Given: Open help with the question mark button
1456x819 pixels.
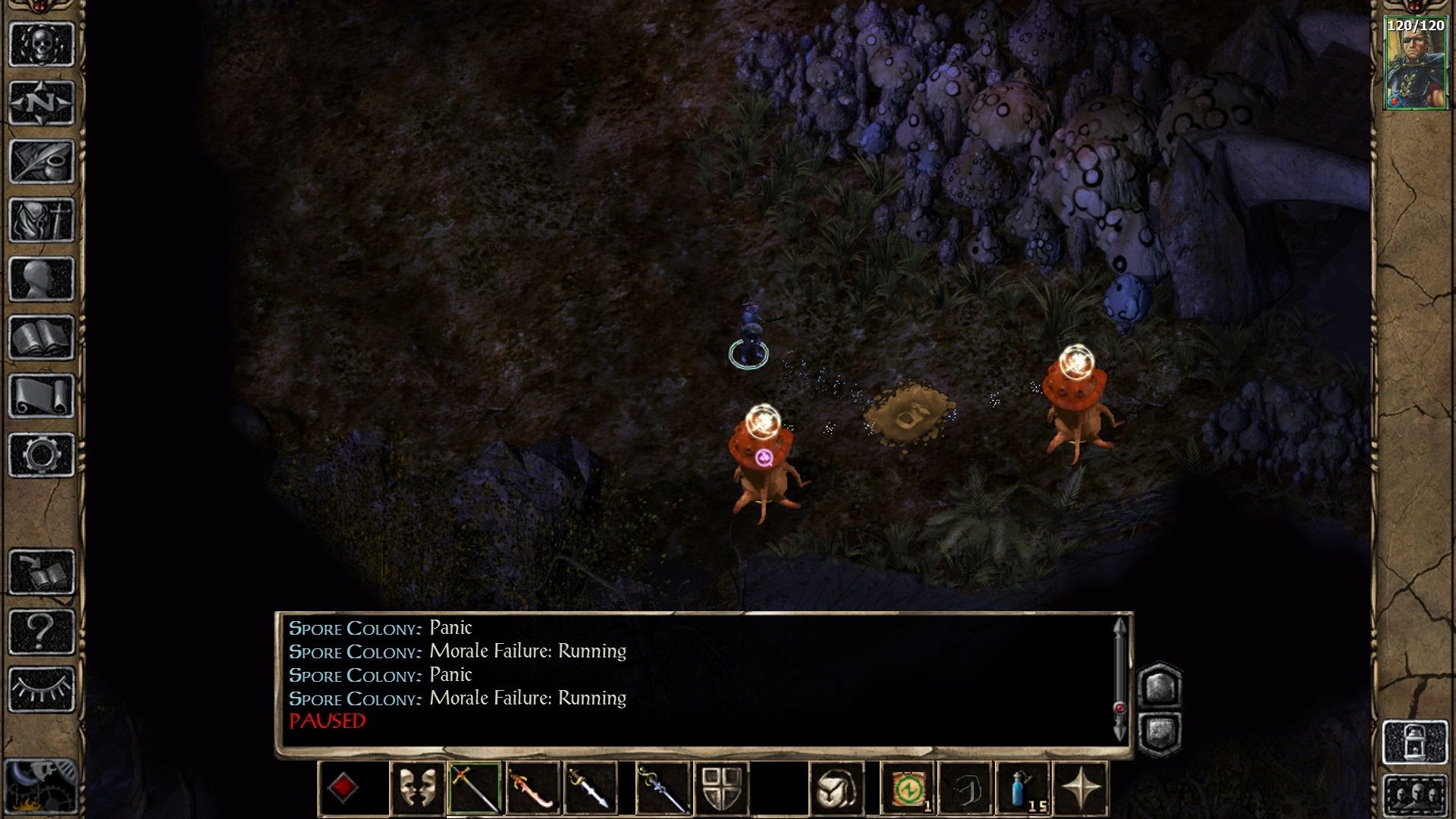Looking at the screenshot, I should tap(42, 631).
